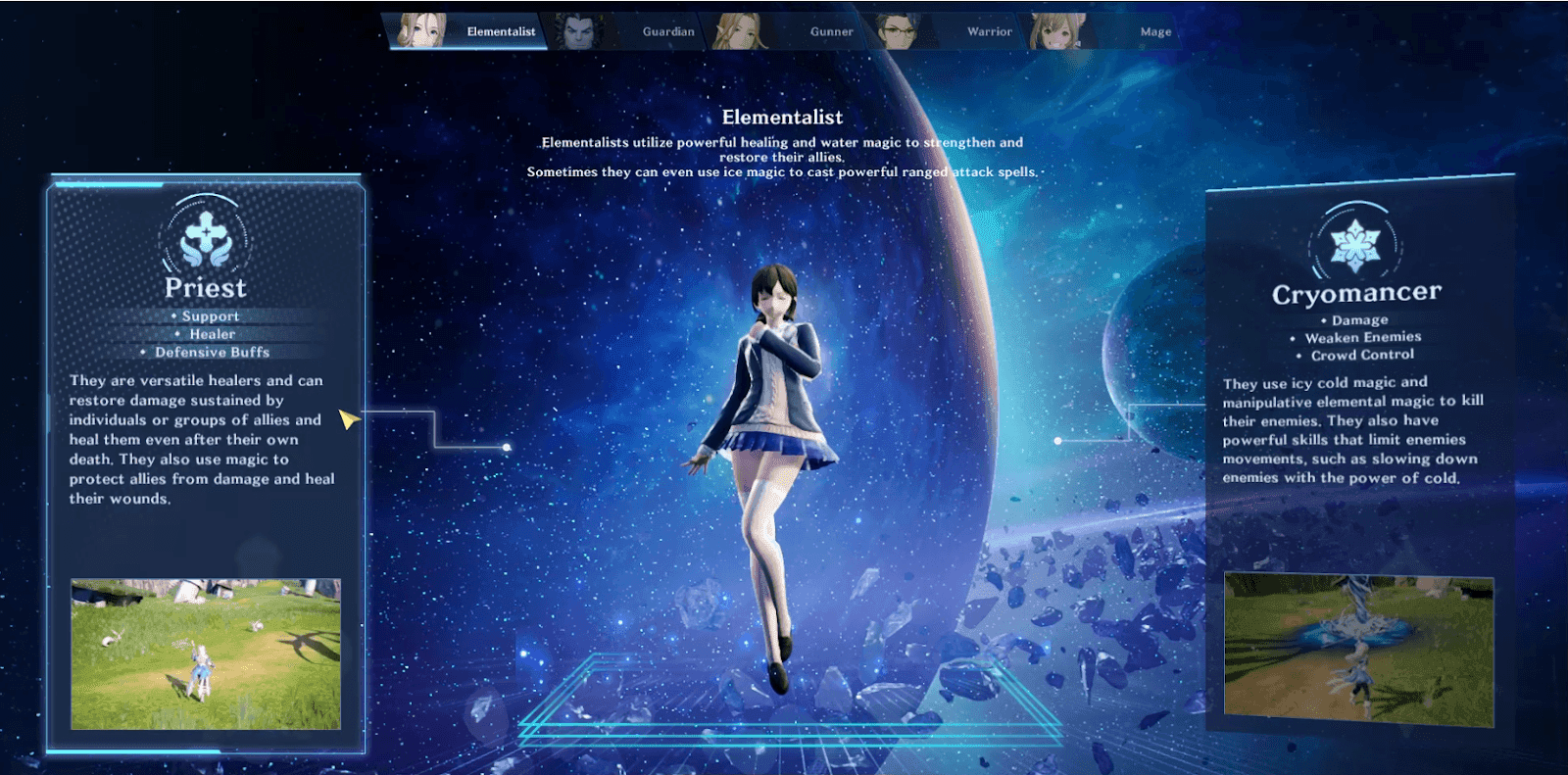Click the Support trait label under Priest
This screenshot has height=775, width=1568.
click(x=212, y=315)
